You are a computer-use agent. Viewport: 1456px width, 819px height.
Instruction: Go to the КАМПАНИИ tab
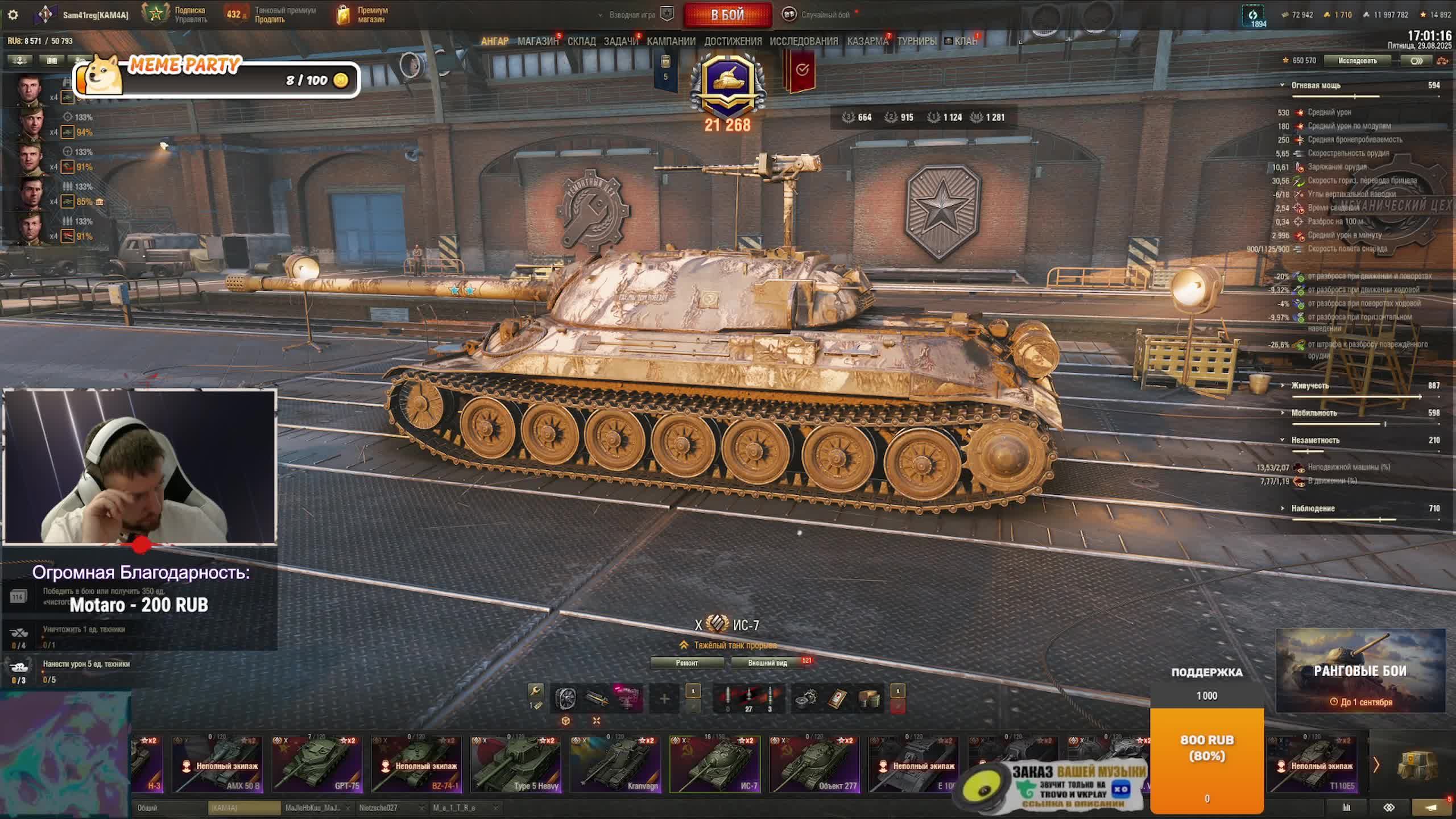point(671,42)
